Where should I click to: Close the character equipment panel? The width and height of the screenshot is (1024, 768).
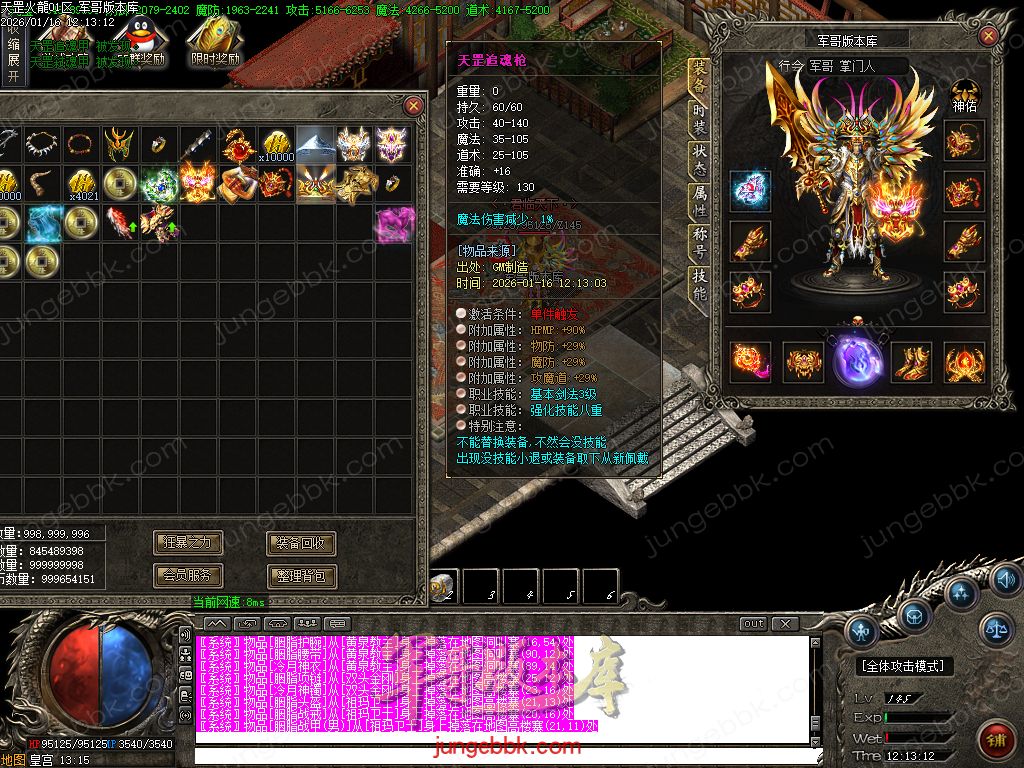[988, 37]
